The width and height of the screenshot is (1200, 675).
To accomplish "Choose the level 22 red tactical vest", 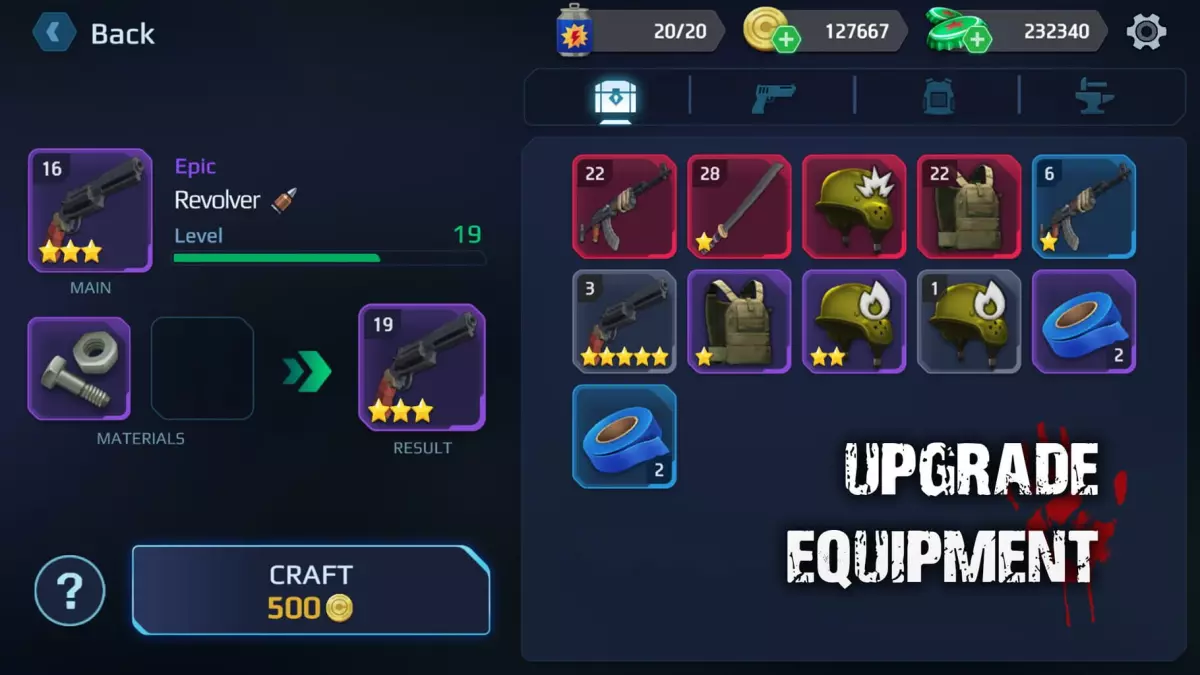I will [x=969, y=207].
